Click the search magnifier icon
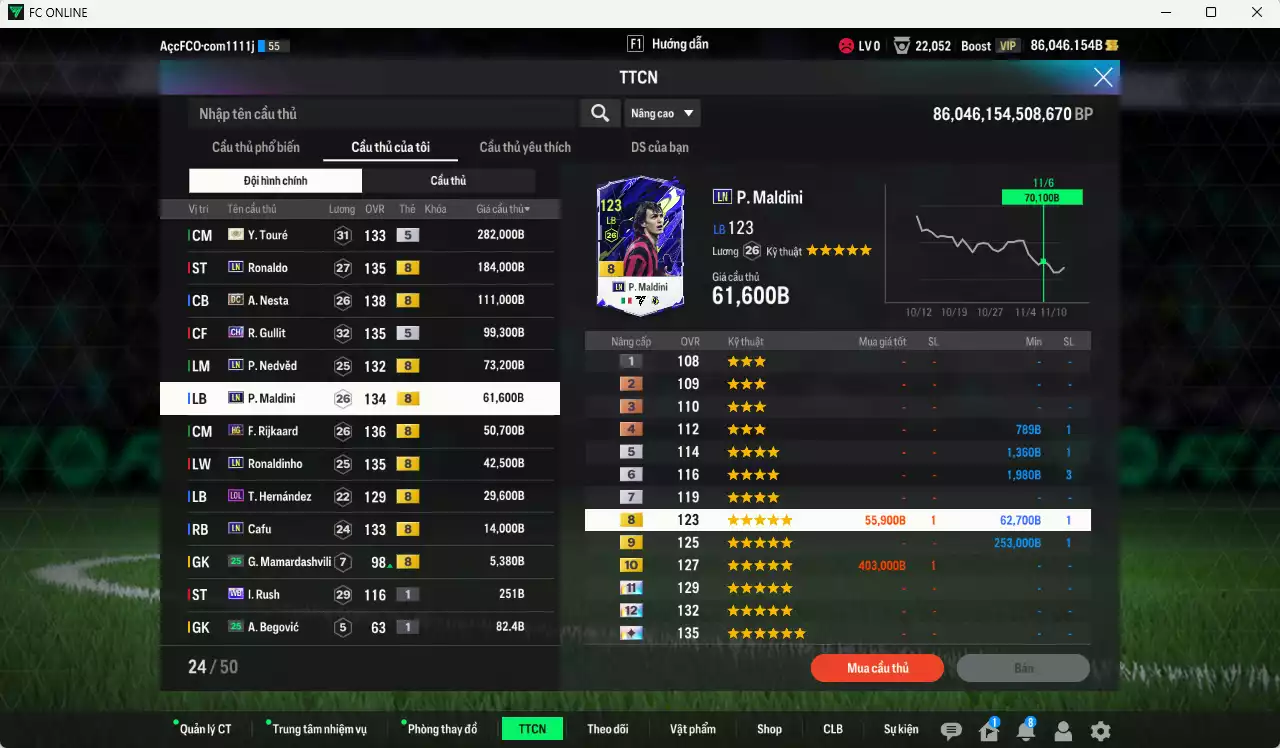This screenshot has height=748, width=1280. pyautogui.click(x=599, y=113)
